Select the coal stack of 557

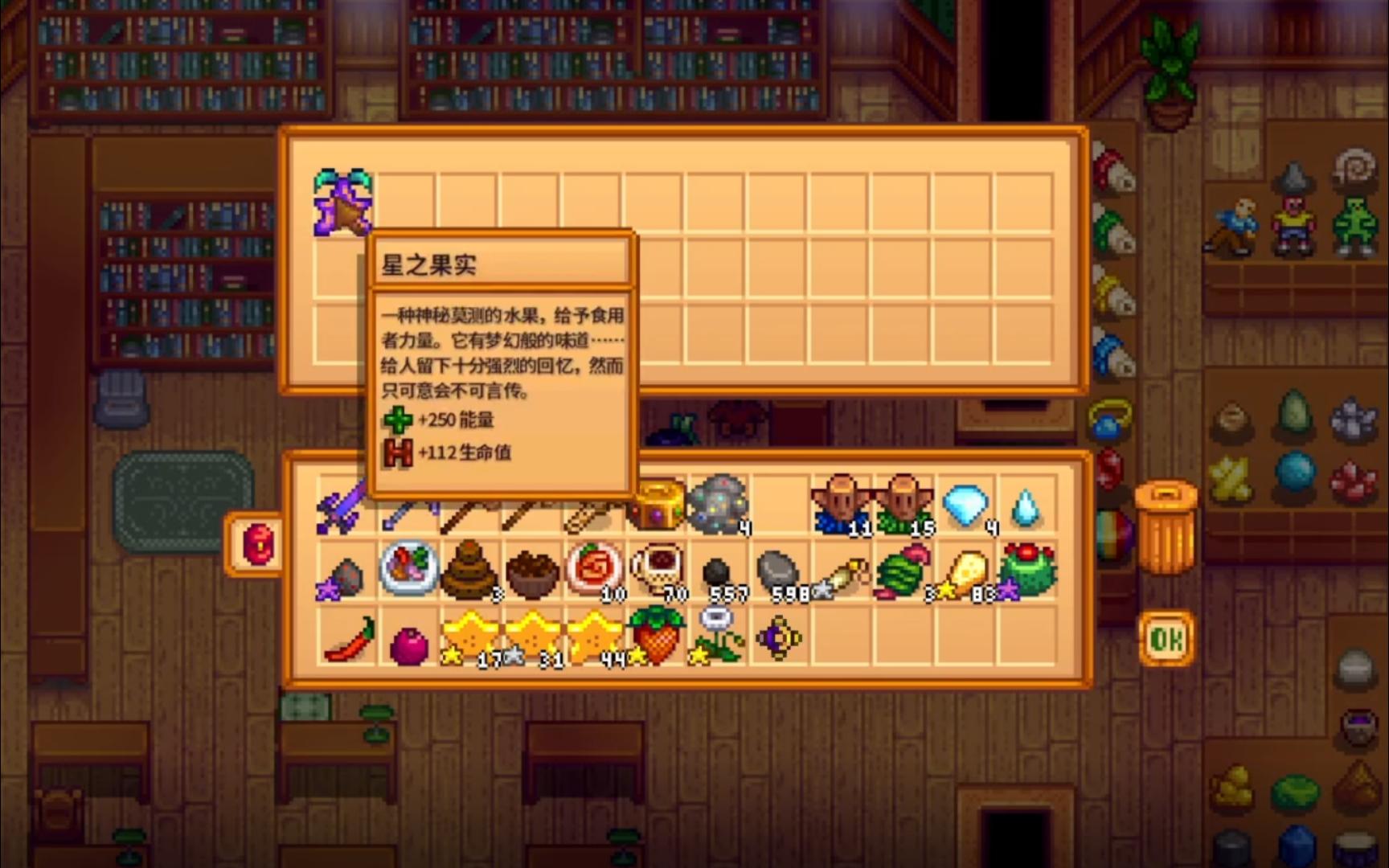pyautogui.click(x=715, y=571)
